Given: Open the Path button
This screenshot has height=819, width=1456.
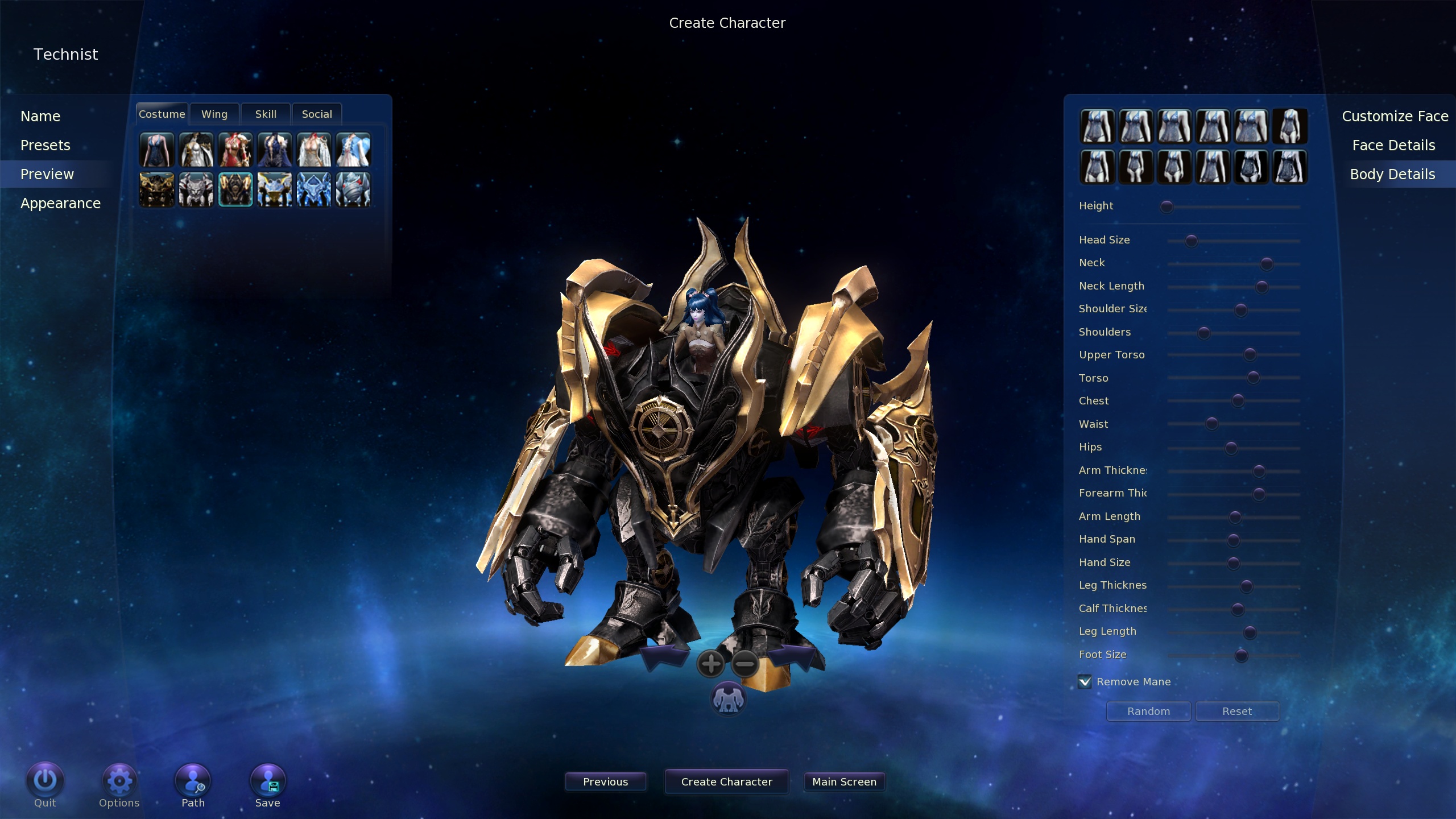Looking at the screenshot, I should (x=193, y=782).
